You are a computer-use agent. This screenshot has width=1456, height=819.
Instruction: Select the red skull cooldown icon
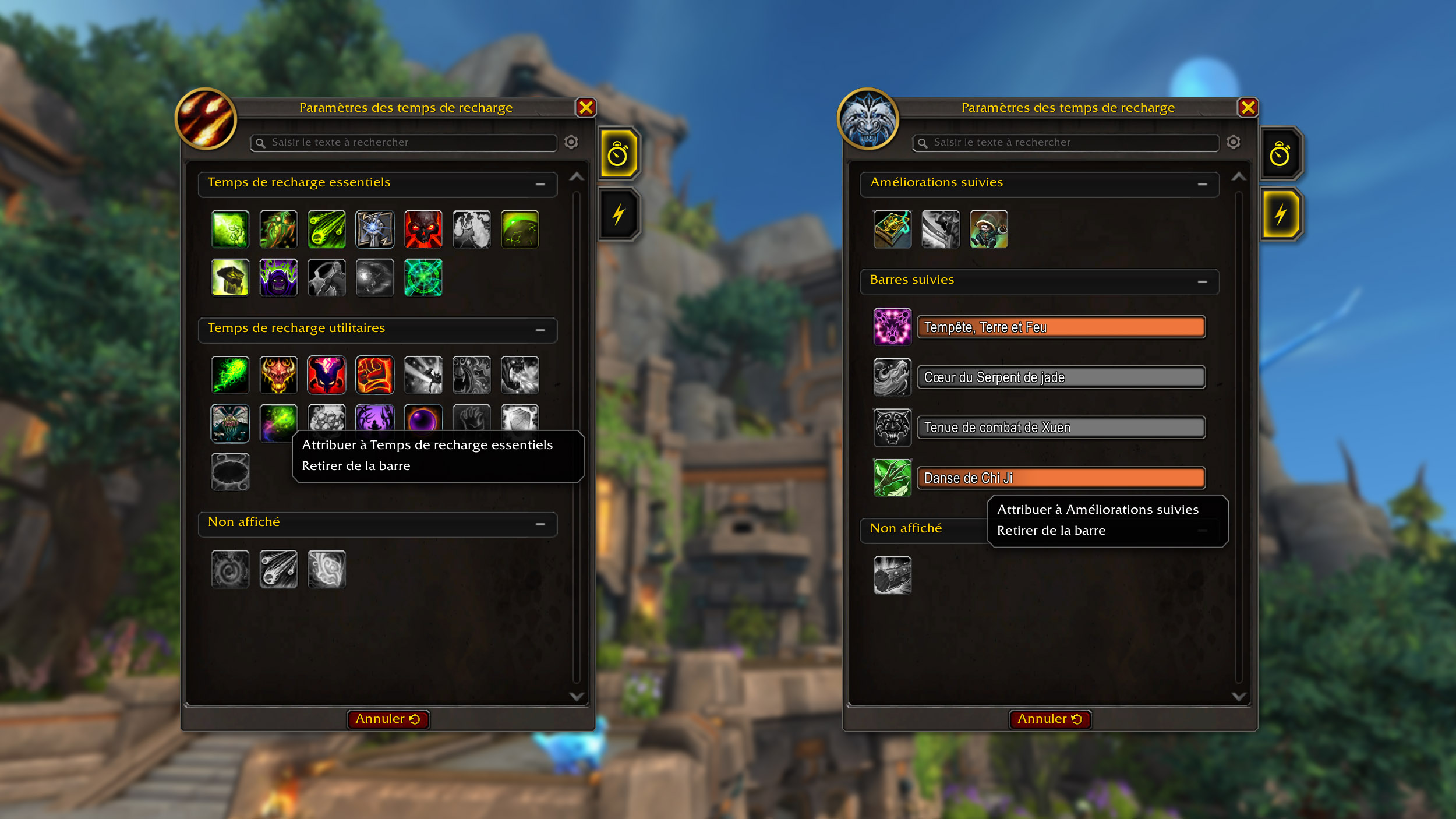point(423,230)
